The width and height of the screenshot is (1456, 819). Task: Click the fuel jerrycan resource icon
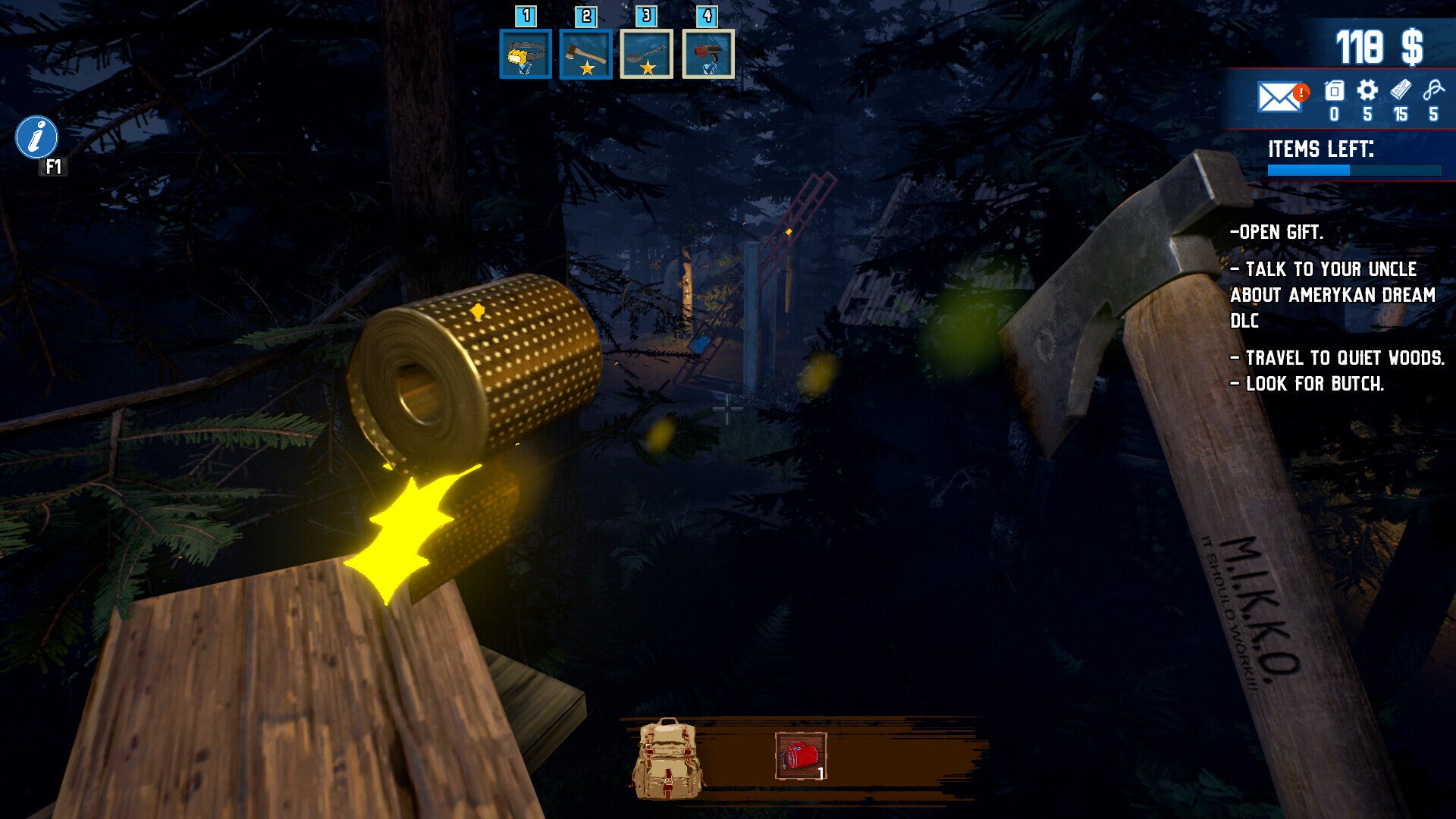1334,92
